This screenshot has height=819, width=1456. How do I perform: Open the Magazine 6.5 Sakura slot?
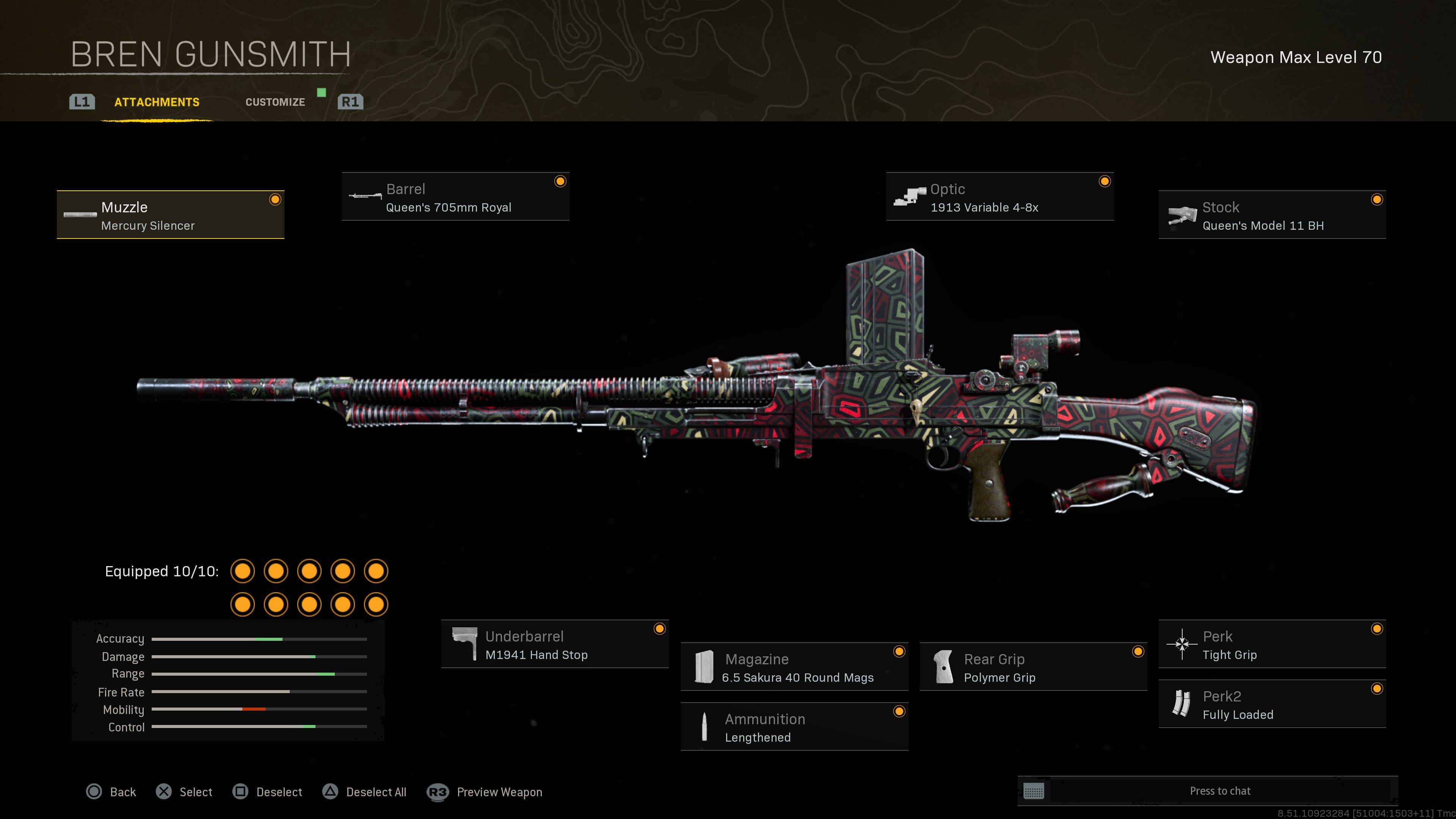tap(794, 667)
